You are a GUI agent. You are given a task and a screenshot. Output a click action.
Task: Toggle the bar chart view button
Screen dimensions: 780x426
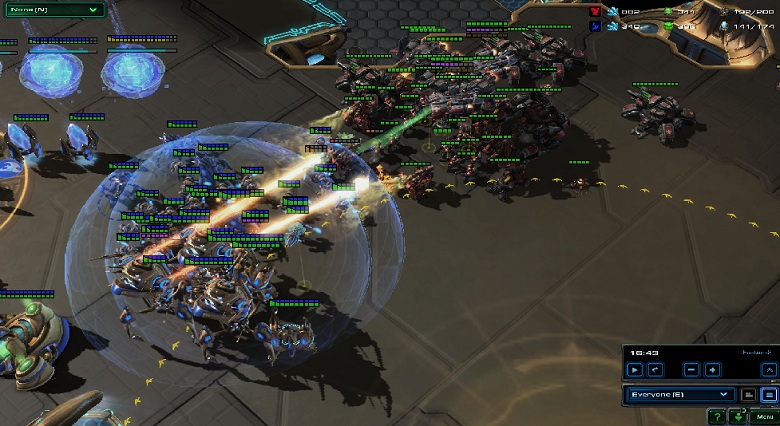click(749, 395)
